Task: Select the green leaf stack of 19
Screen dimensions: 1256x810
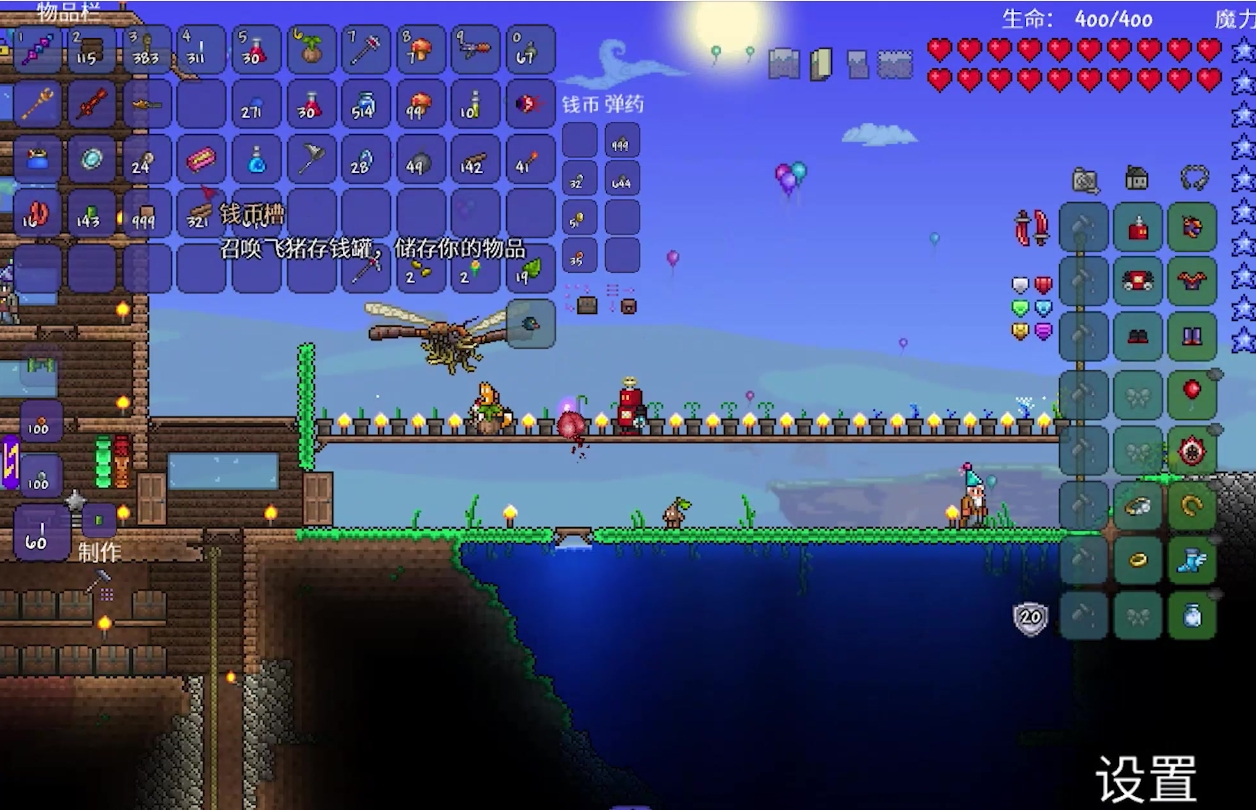Action: (x=530, y=268)
